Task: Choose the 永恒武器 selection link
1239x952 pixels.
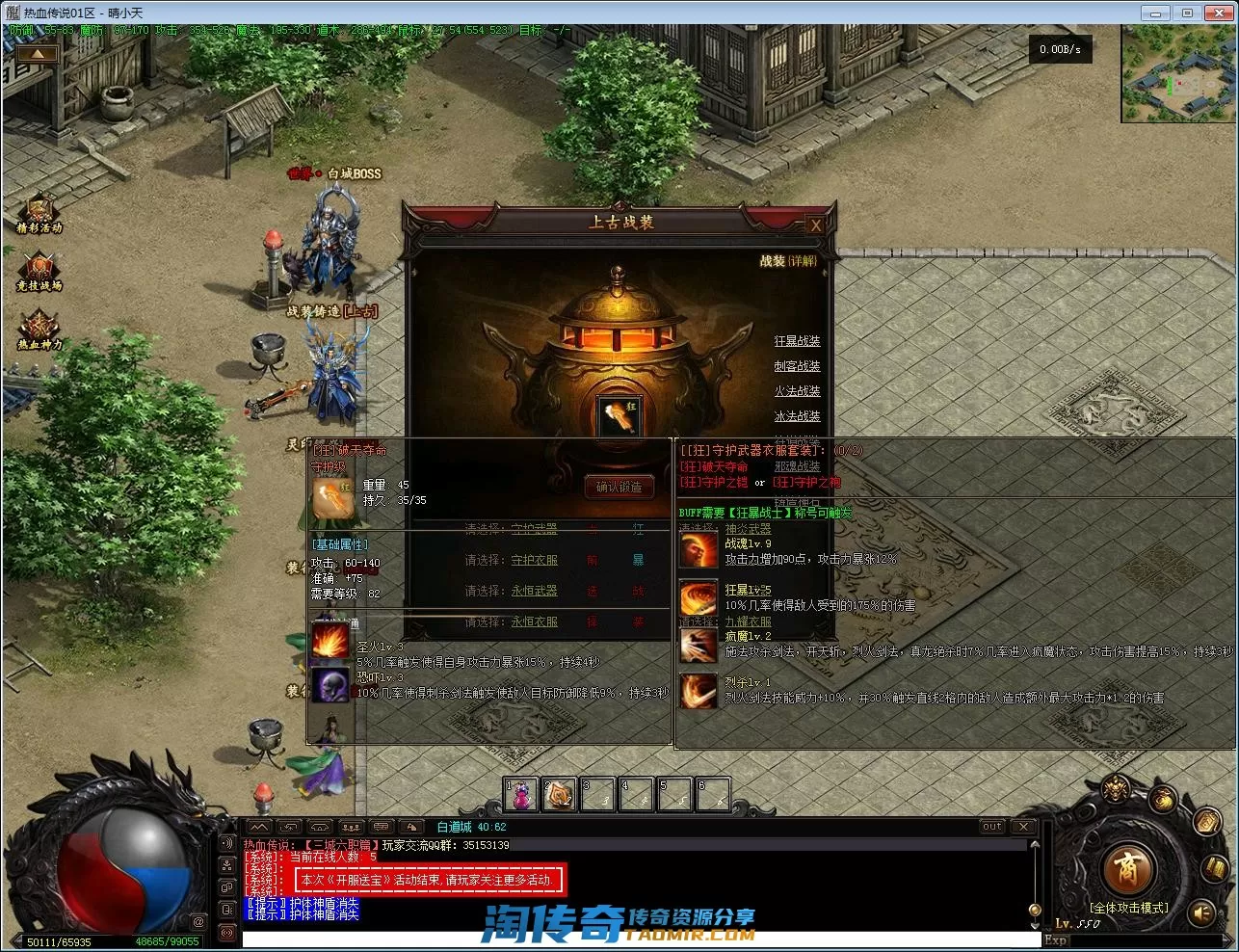Action: click(x=534, y=591)
